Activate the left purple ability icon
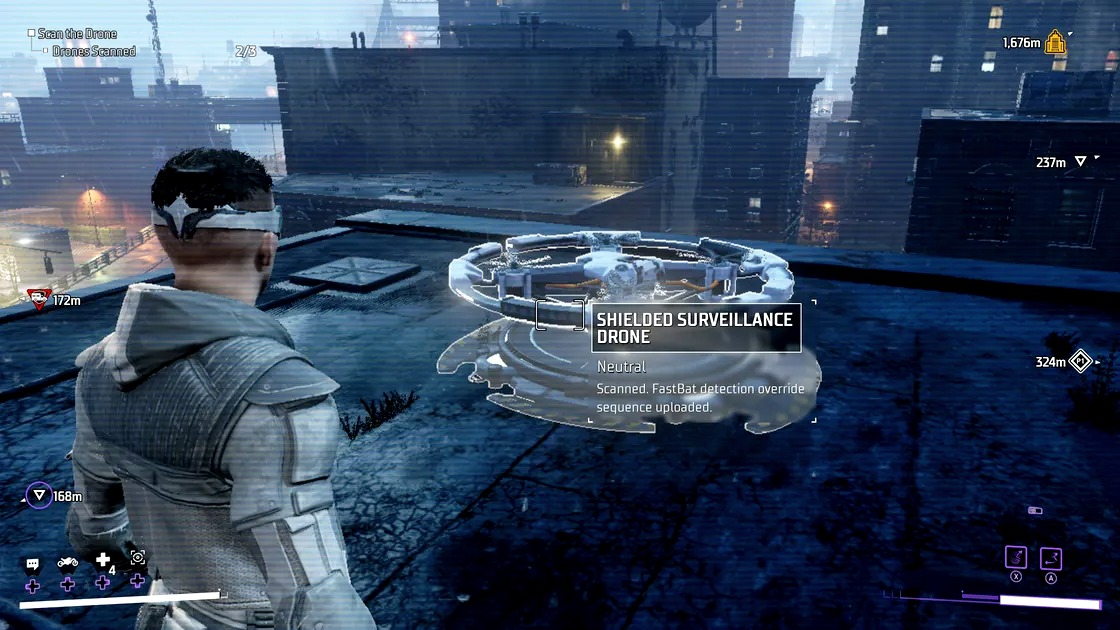Screen dimensions: 1120x630 pos(1016,558)
